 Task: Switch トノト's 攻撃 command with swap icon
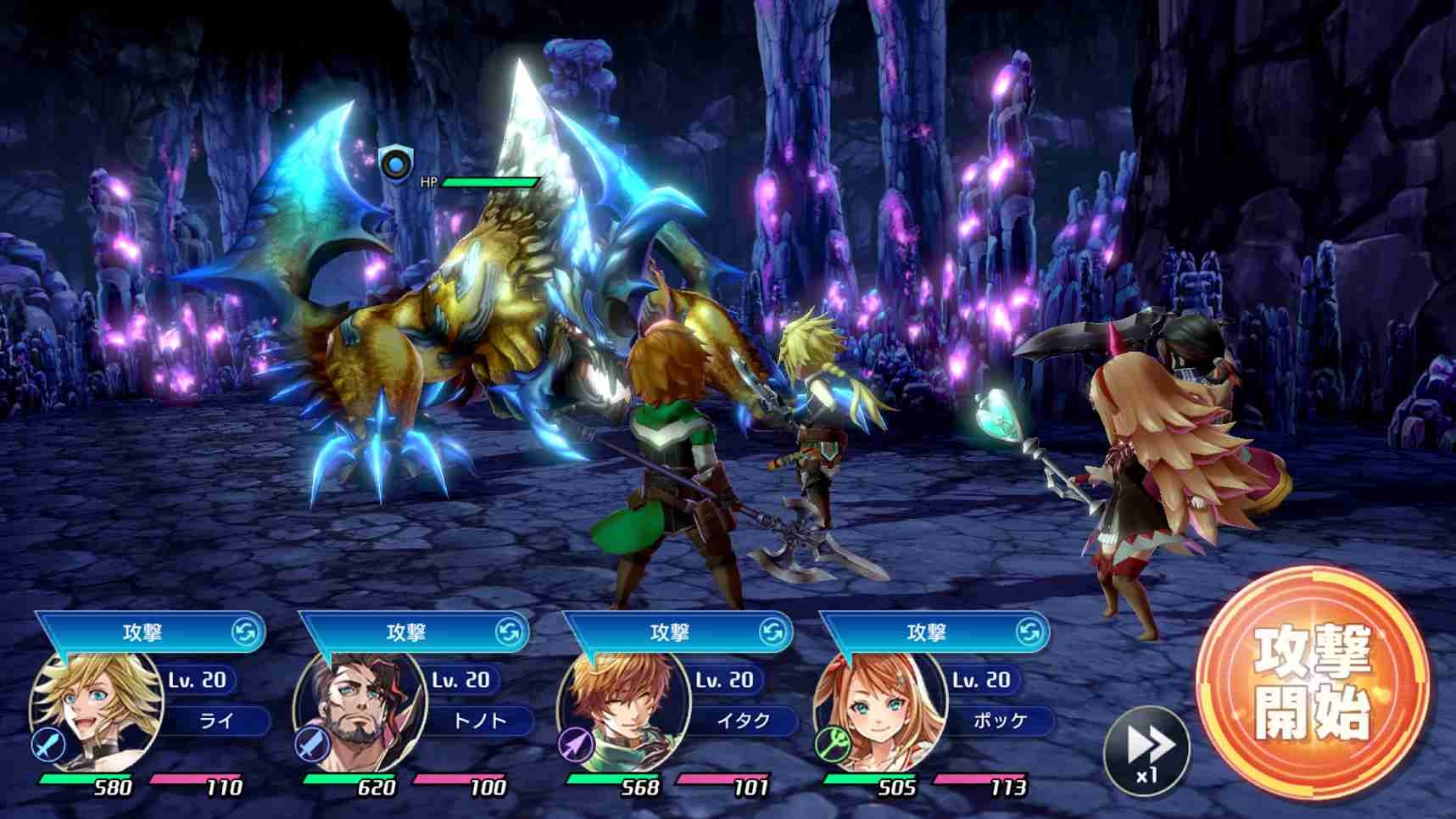tap(509, 632)
